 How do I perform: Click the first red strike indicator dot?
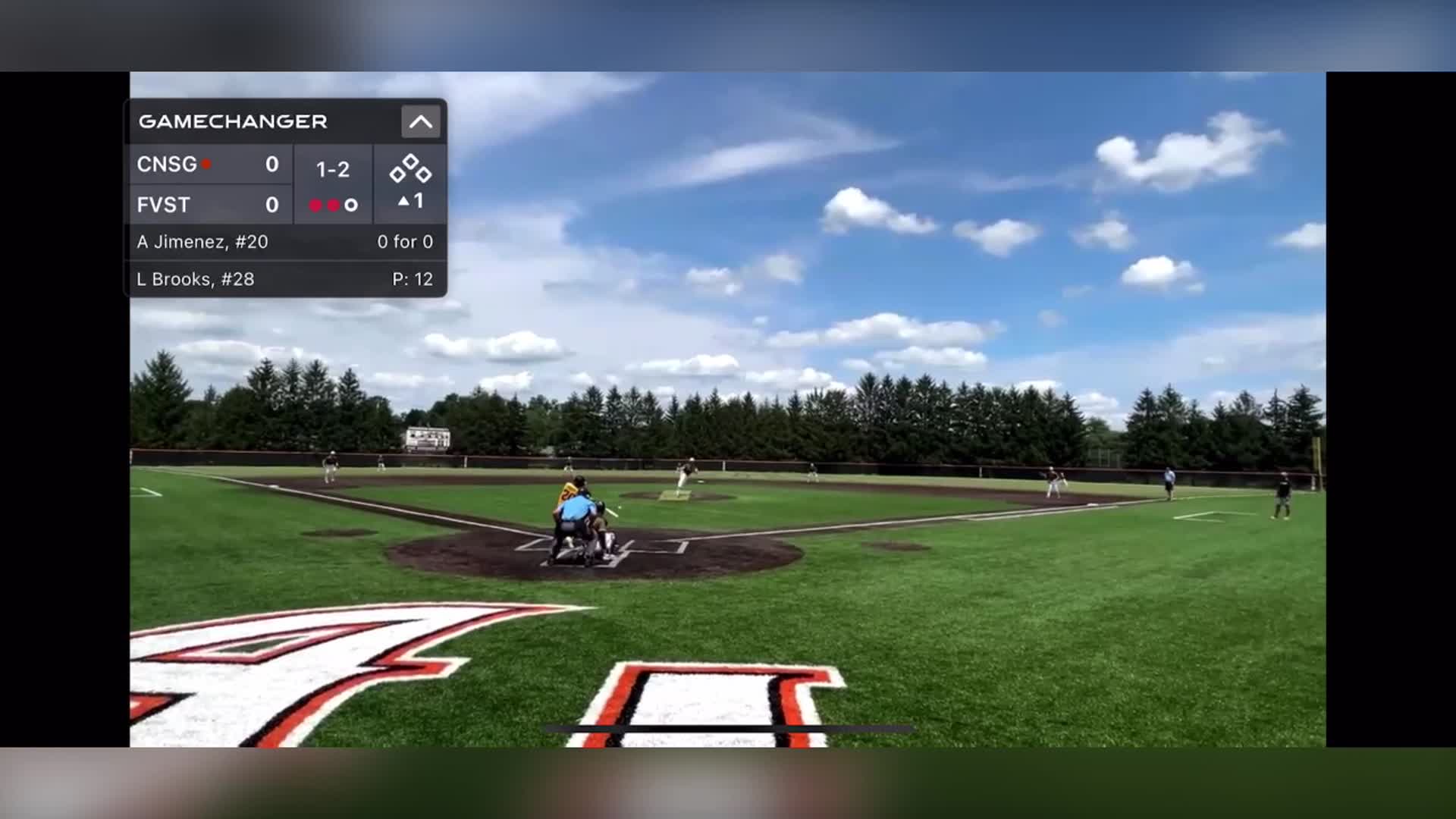pyautogui.click(x=315, y=205)
